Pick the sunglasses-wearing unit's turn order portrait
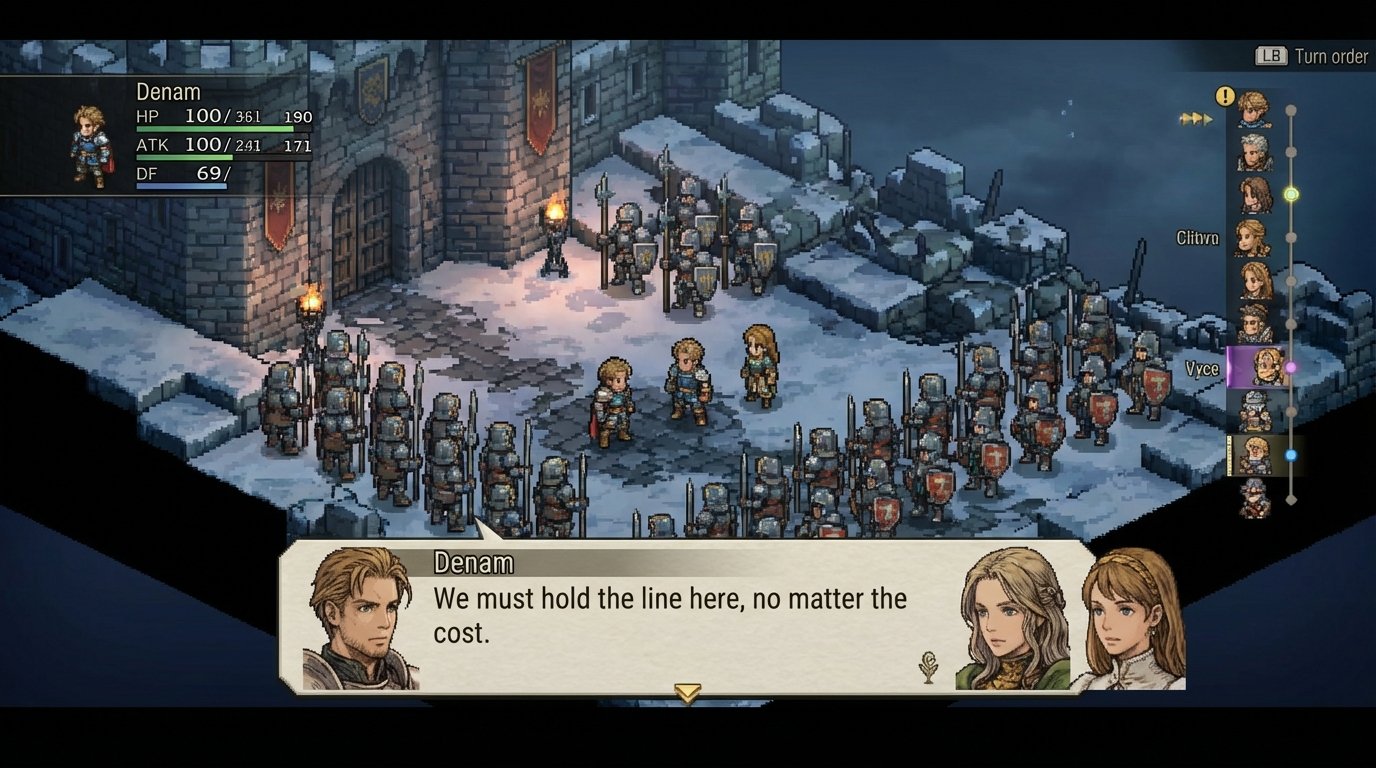 click(x=1254, y=323)
